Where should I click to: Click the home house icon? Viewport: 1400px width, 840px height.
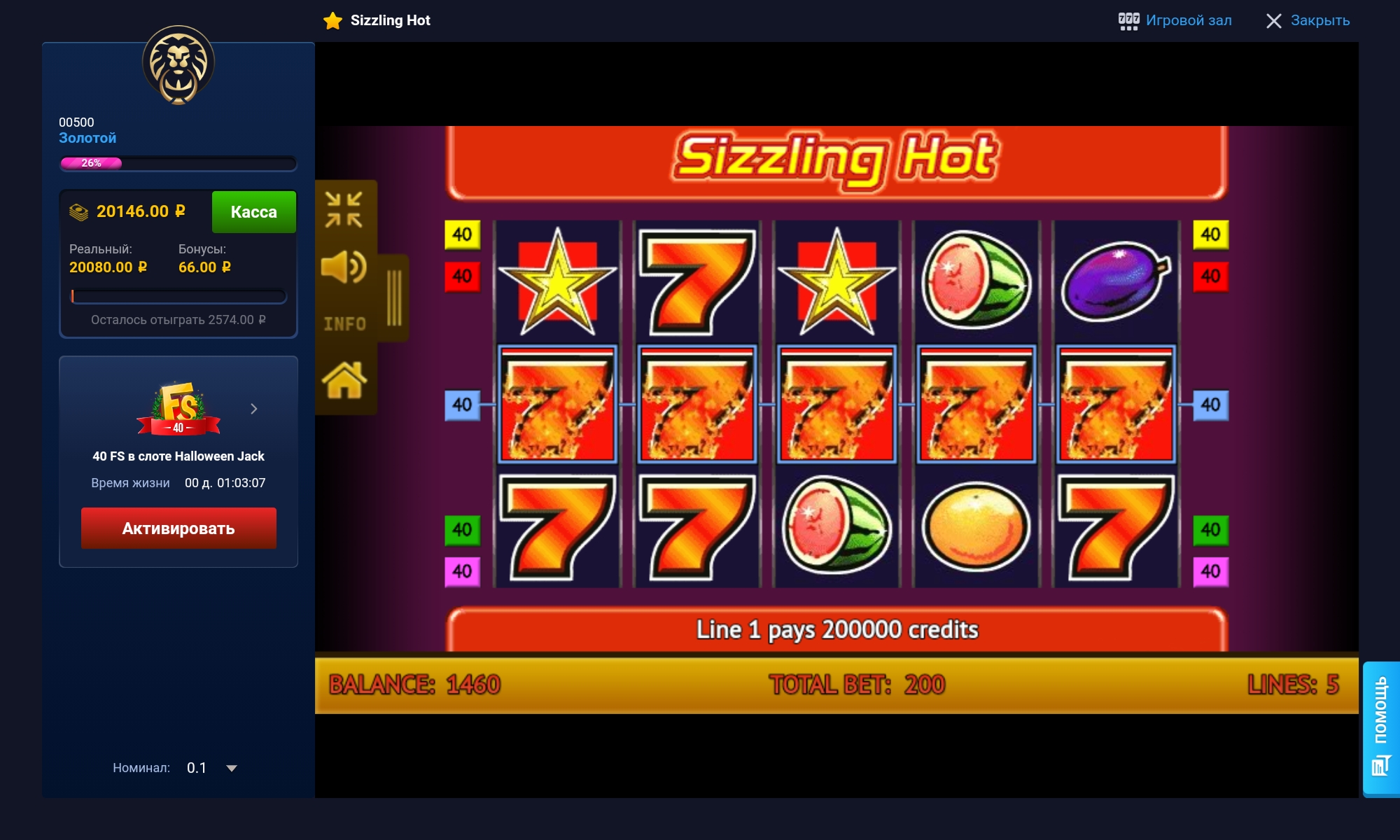[344, 381]
